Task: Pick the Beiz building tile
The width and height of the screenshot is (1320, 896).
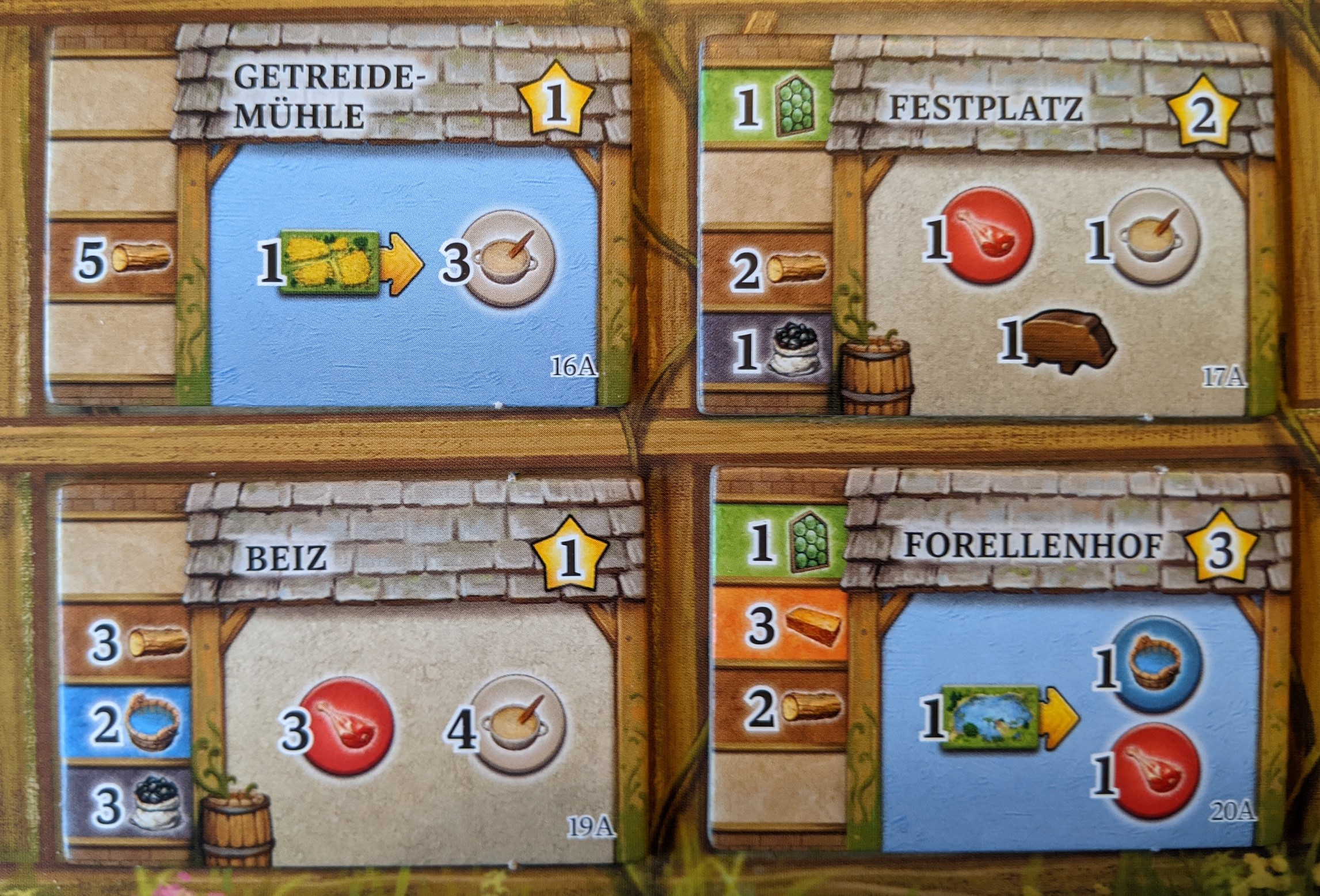Action: [x=351, y=668]
